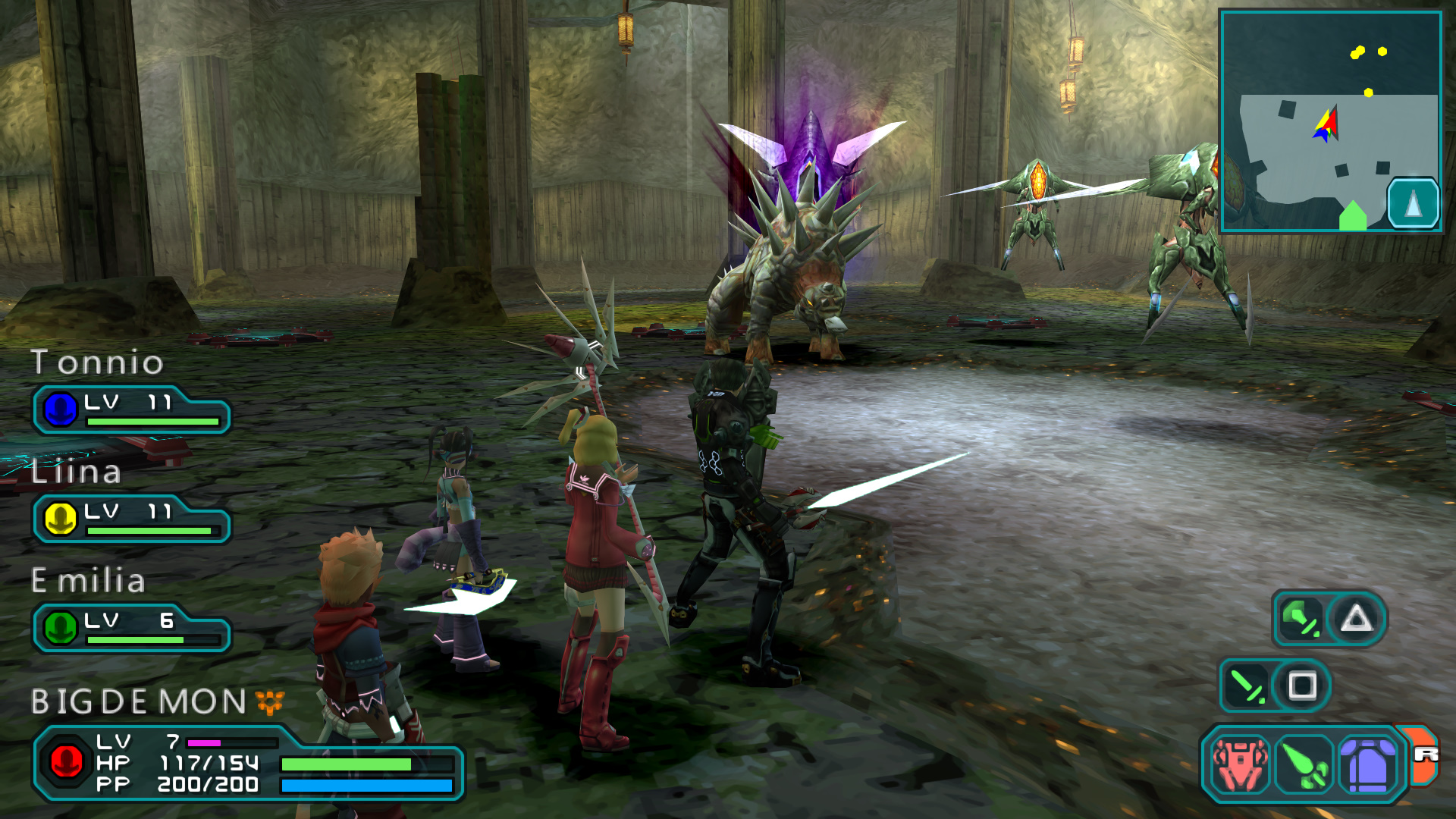Open BIGDEMON's player status panel
The image size is (1456, 819).
pos(246,763)
